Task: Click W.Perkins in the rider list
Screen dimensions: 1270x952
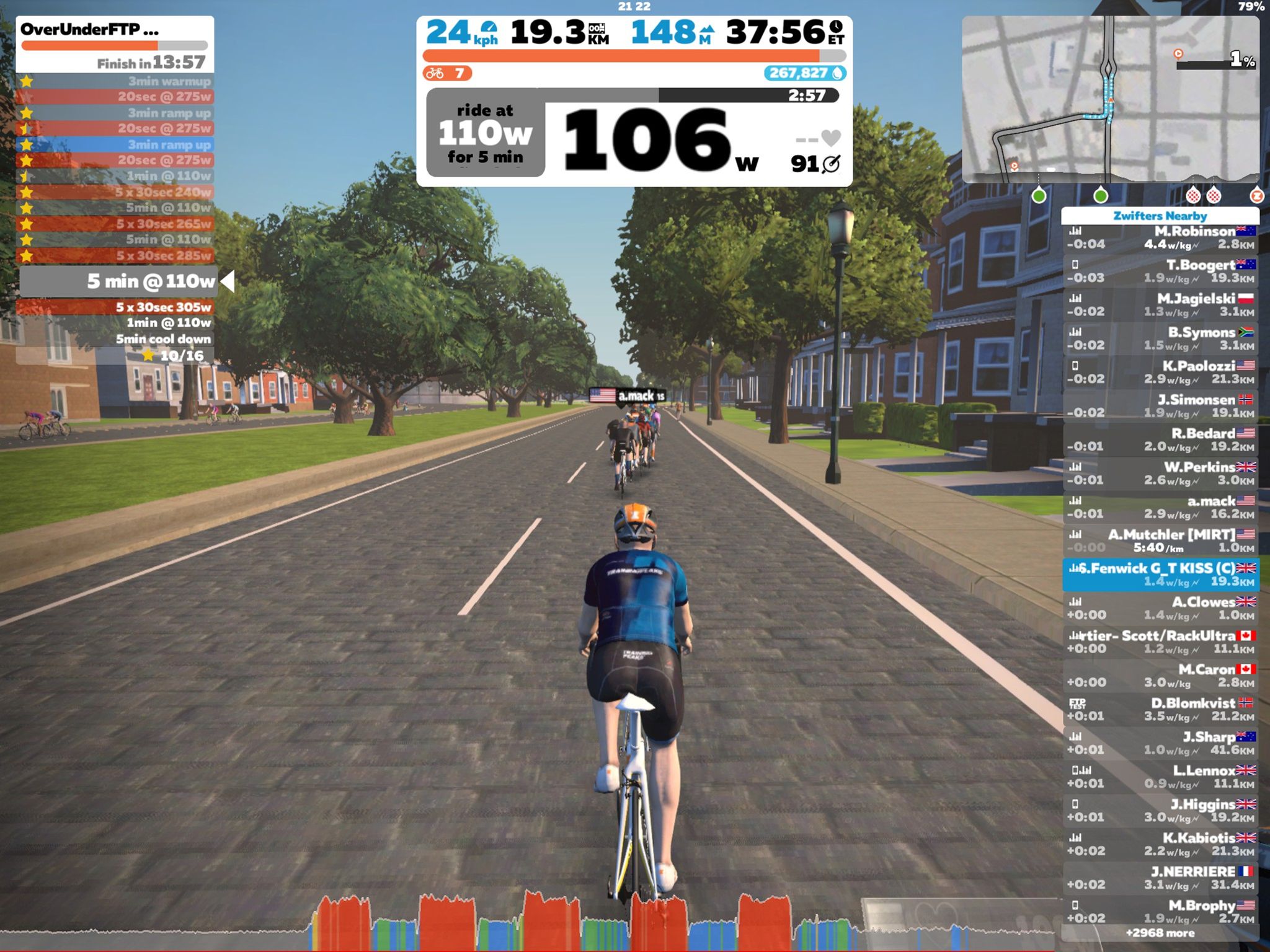Action: (1160, 474)
